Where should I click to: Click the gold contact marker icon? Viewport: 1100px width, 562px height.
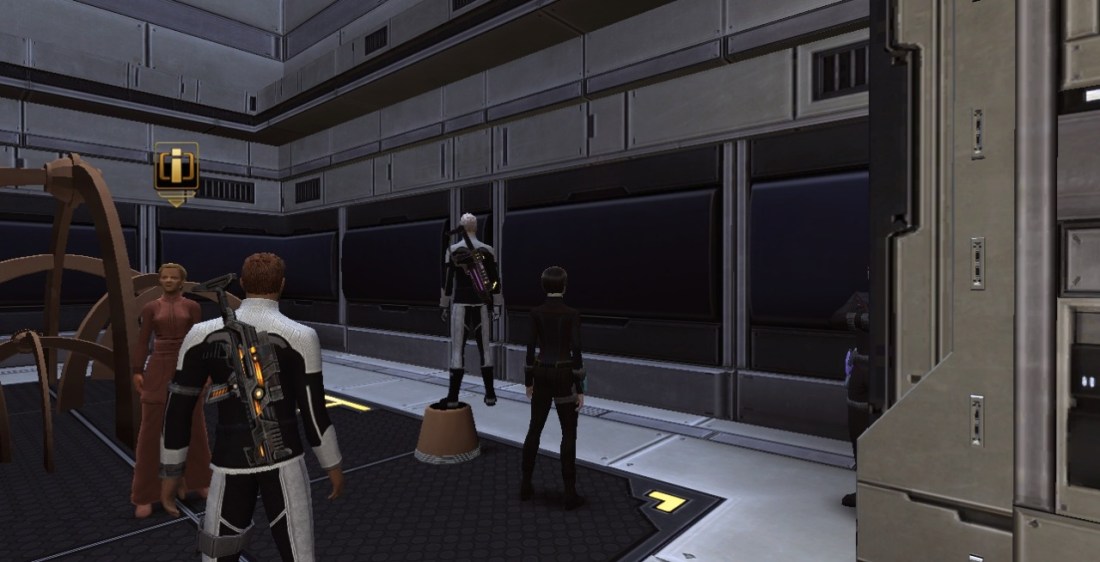(x=176, y=168)
